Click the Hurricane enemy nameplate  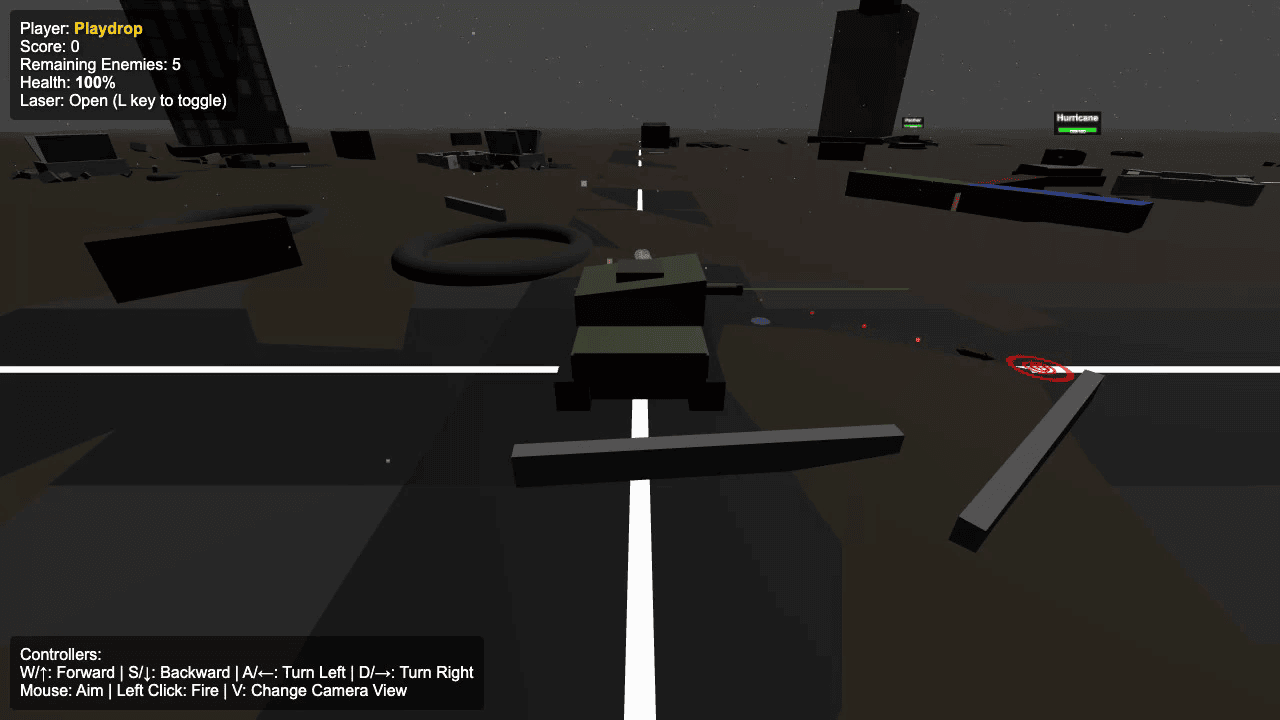point(1077,116)
